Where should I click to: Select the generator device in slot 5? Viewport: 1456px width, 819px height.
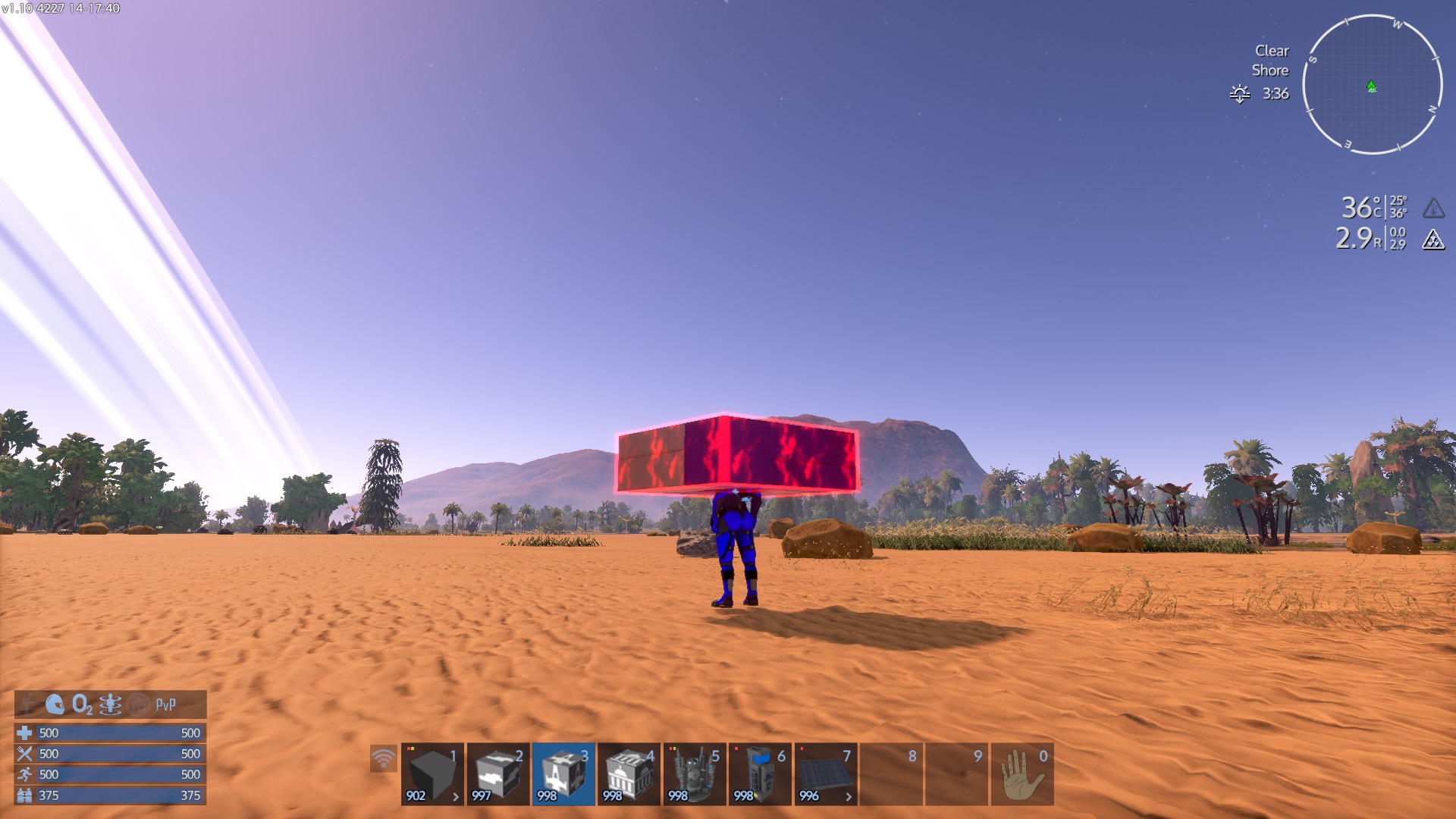[x=695, y=774]
